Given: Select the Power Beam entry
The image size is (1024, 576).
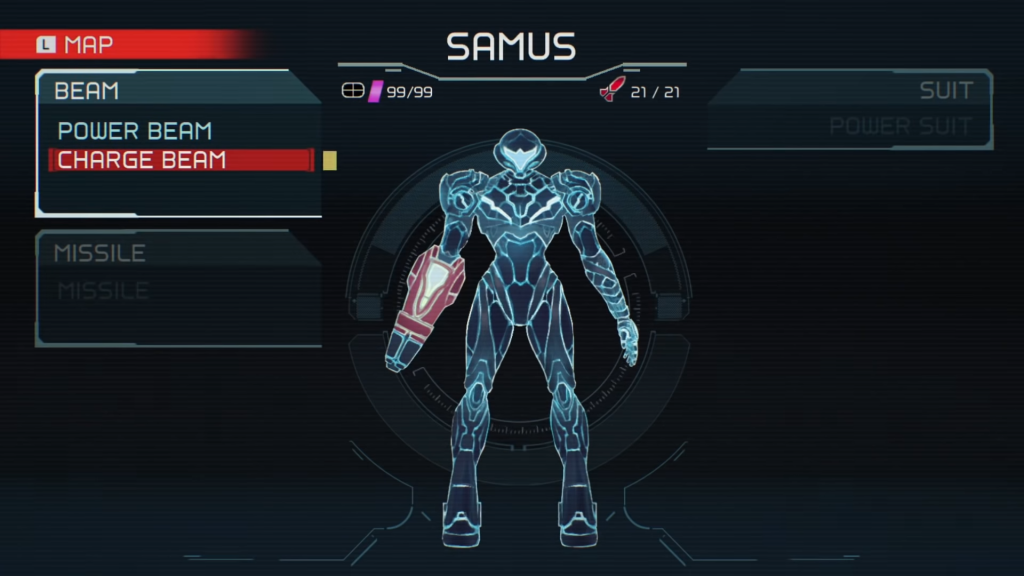Looking at the screenshot, I should tap(135, 131).
